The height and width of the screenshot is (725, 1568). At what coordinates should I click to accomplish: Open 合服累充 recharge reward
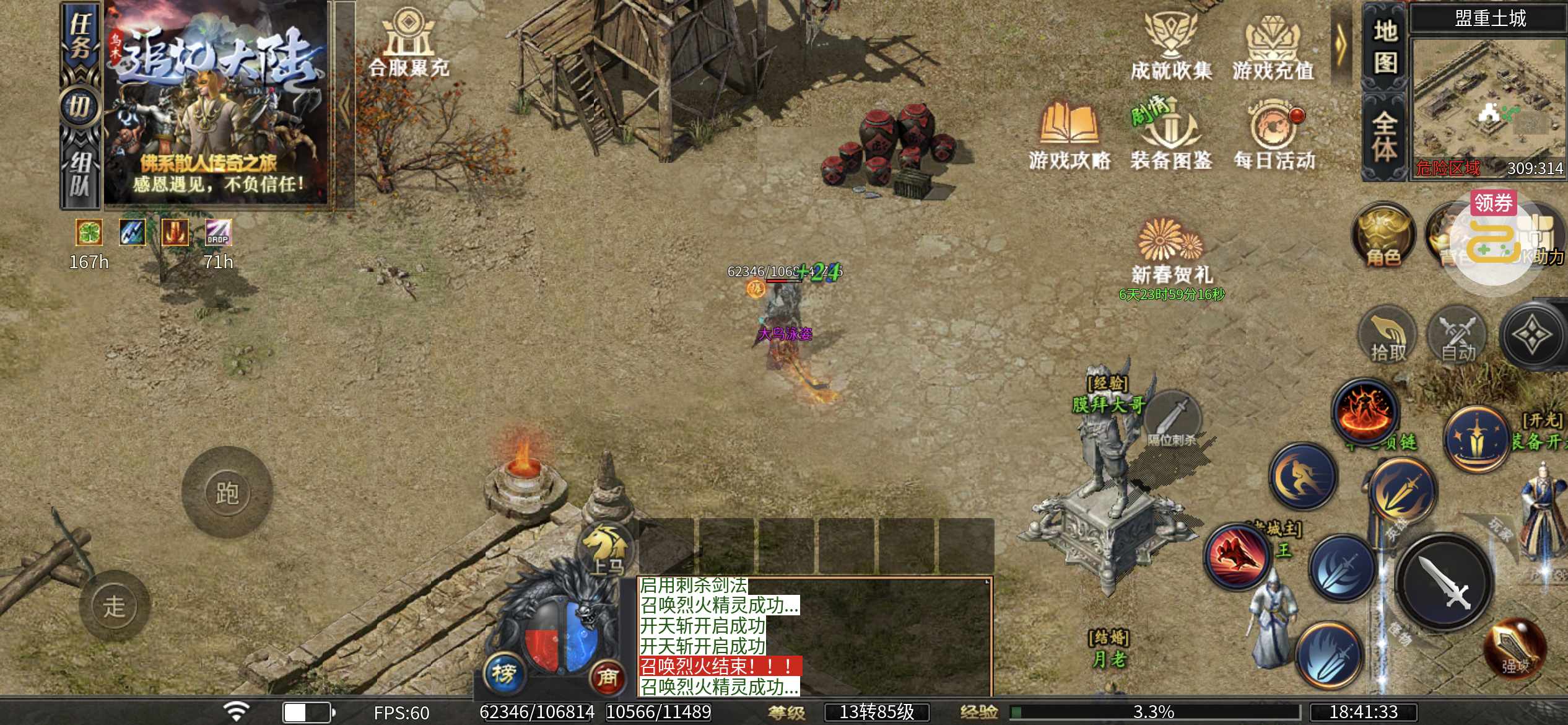coord(409,43)
